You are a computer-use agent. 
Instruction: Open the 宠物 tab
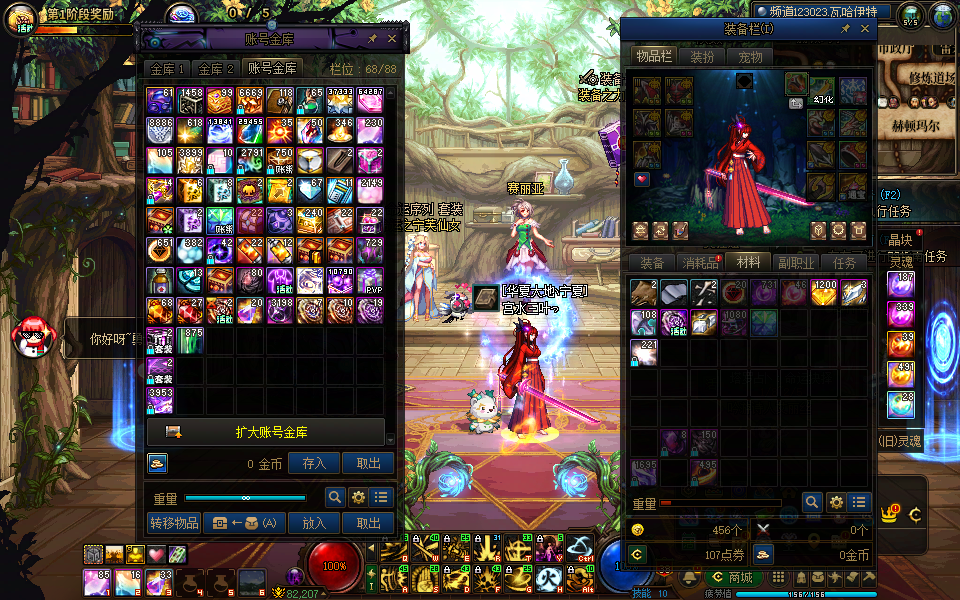coord(750,57)
